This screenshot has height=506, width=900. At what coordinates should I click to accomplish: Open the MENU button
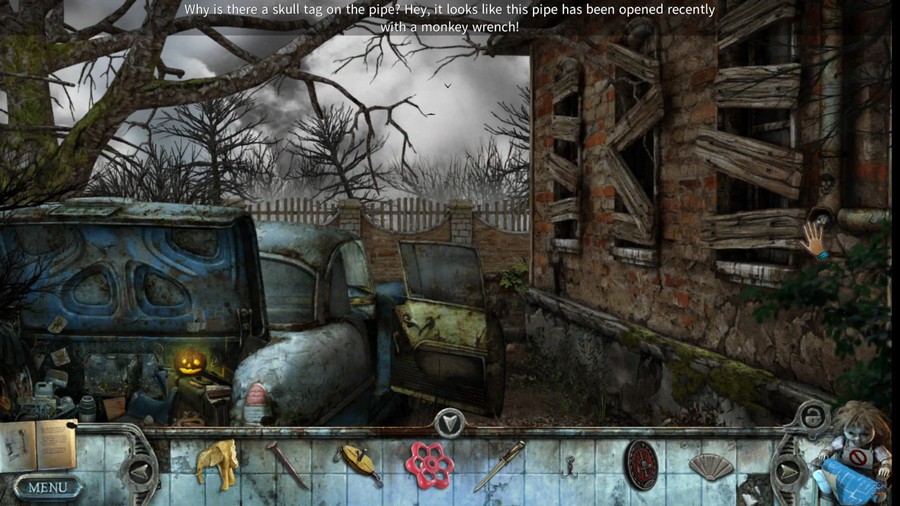[x=47, y=487]
